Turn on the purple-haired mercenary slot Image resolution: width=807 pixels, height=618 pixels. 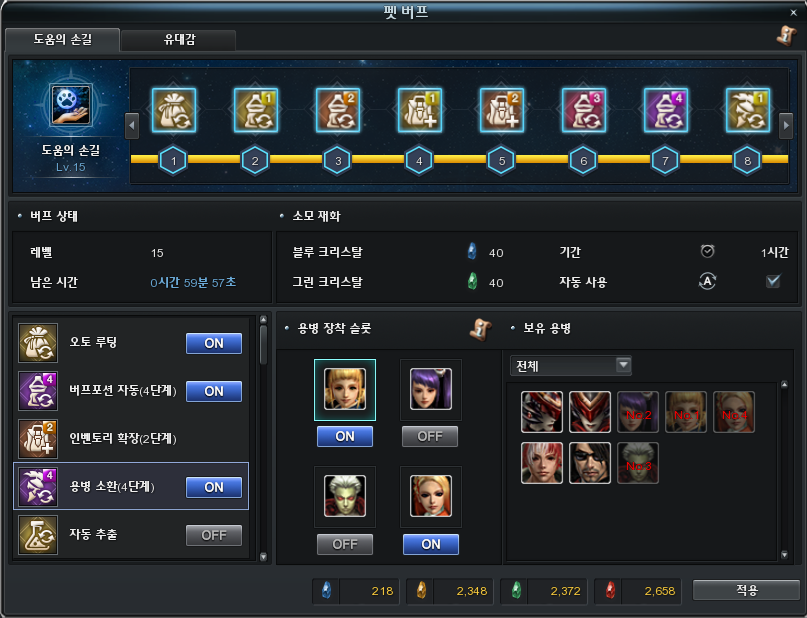431,436
